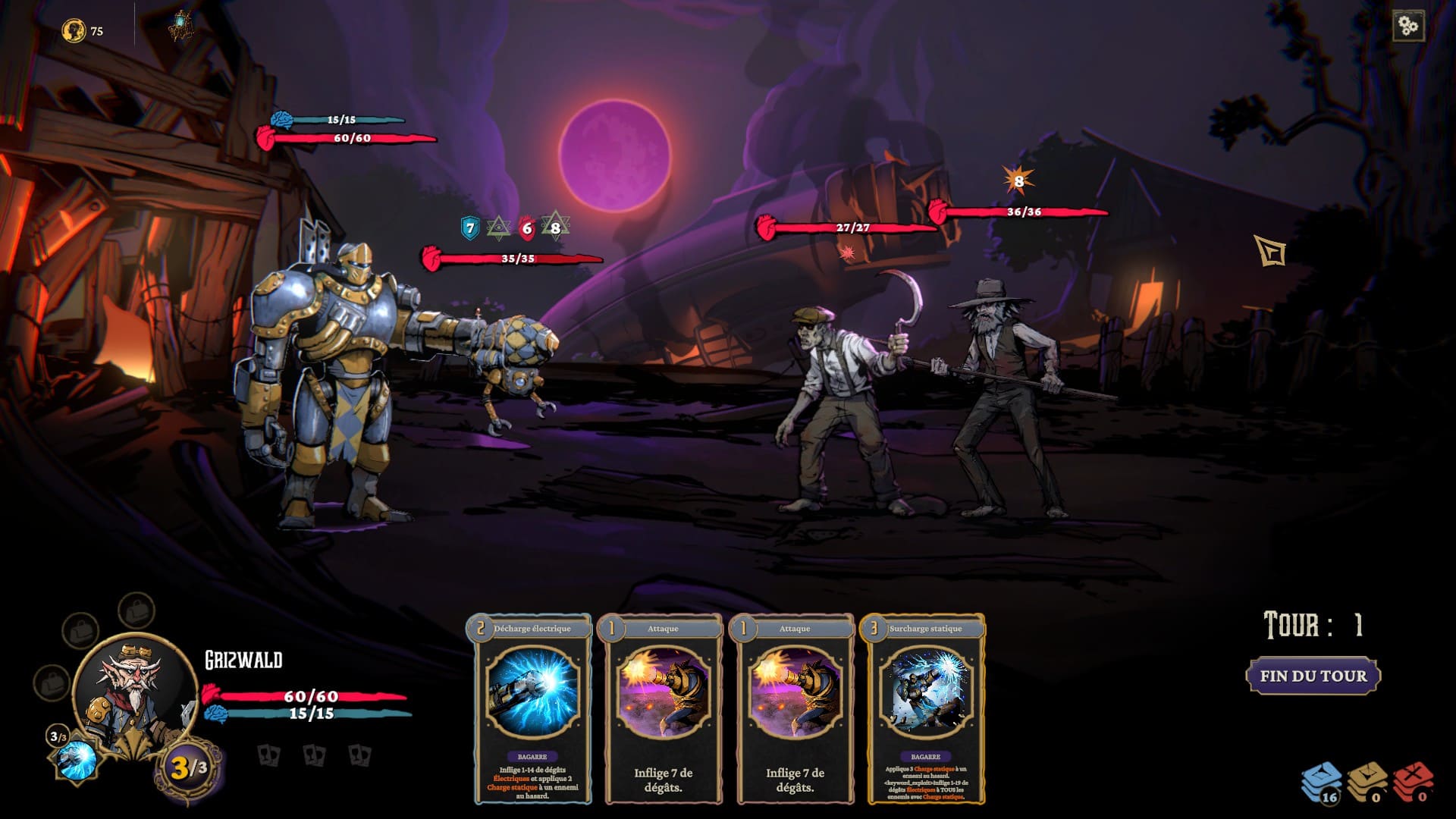Click the gold coin currency icon
Image resolution: width=1456 pixels, height=819 pixels.
pyautogui.click(x=74, y=31)
